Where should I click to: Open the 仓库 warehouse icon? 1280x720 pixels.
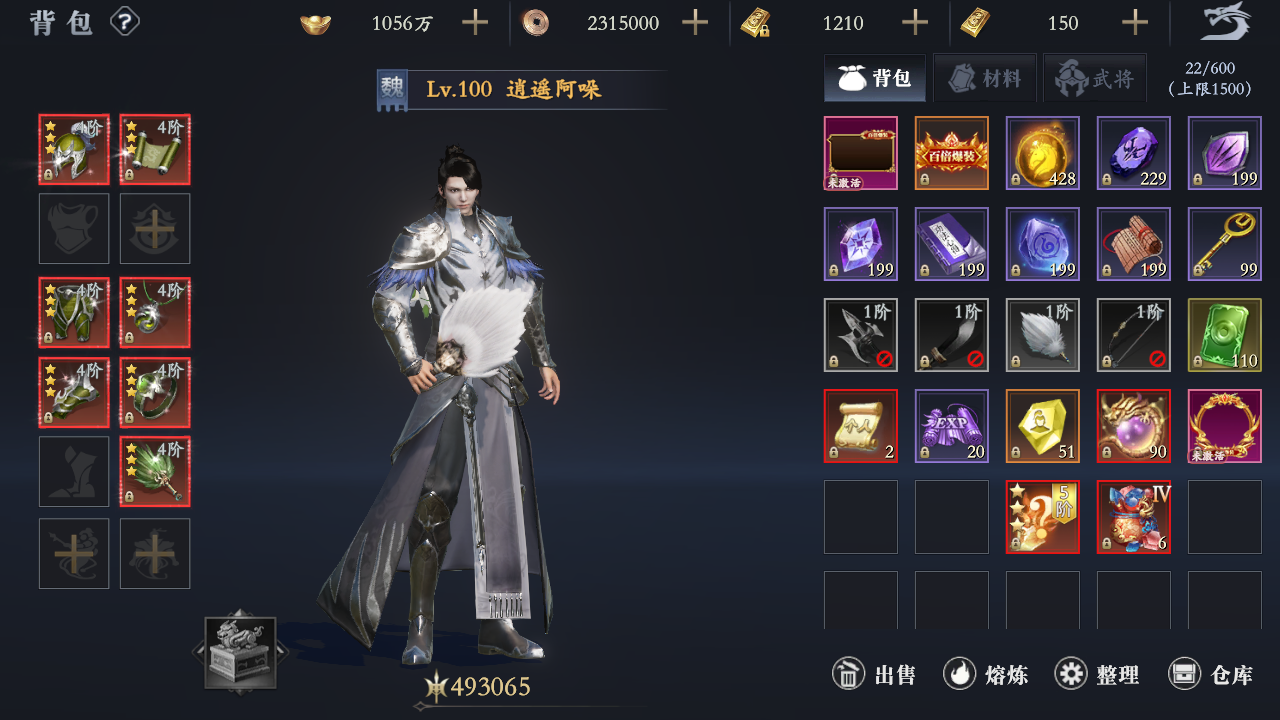point(1185,674)
